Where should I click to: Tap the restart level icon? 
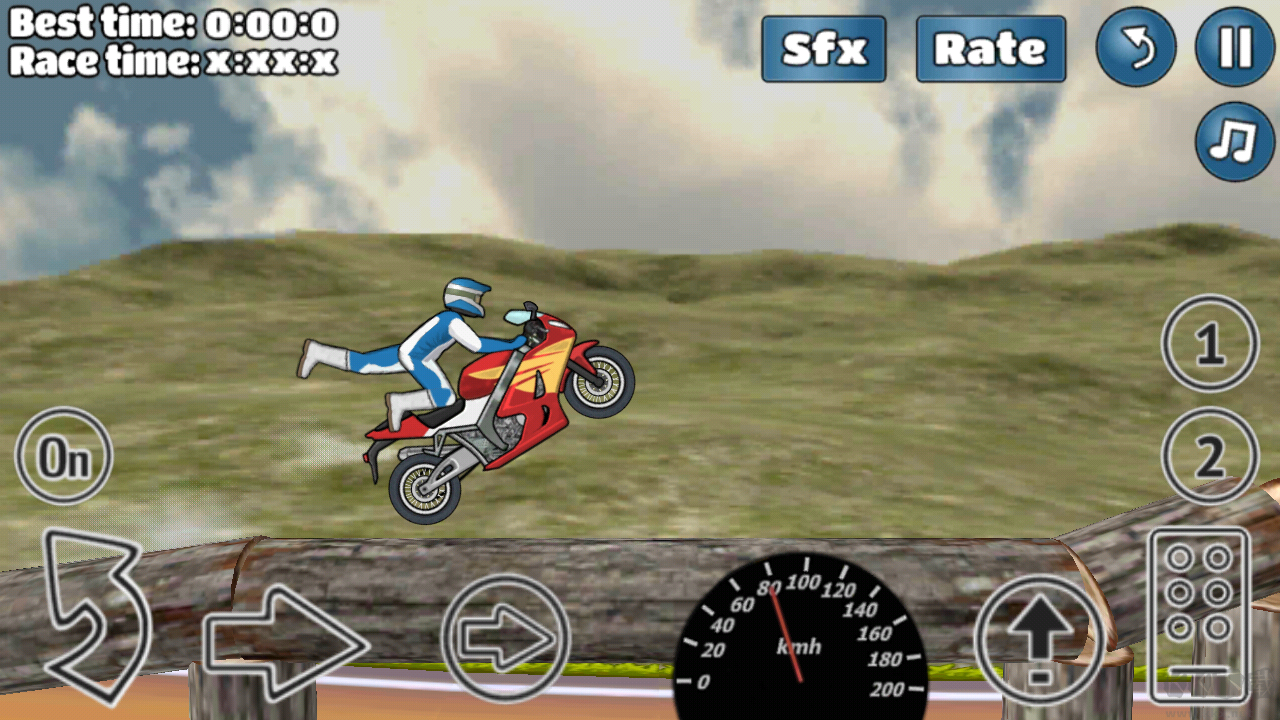(x=1136, y=48)
